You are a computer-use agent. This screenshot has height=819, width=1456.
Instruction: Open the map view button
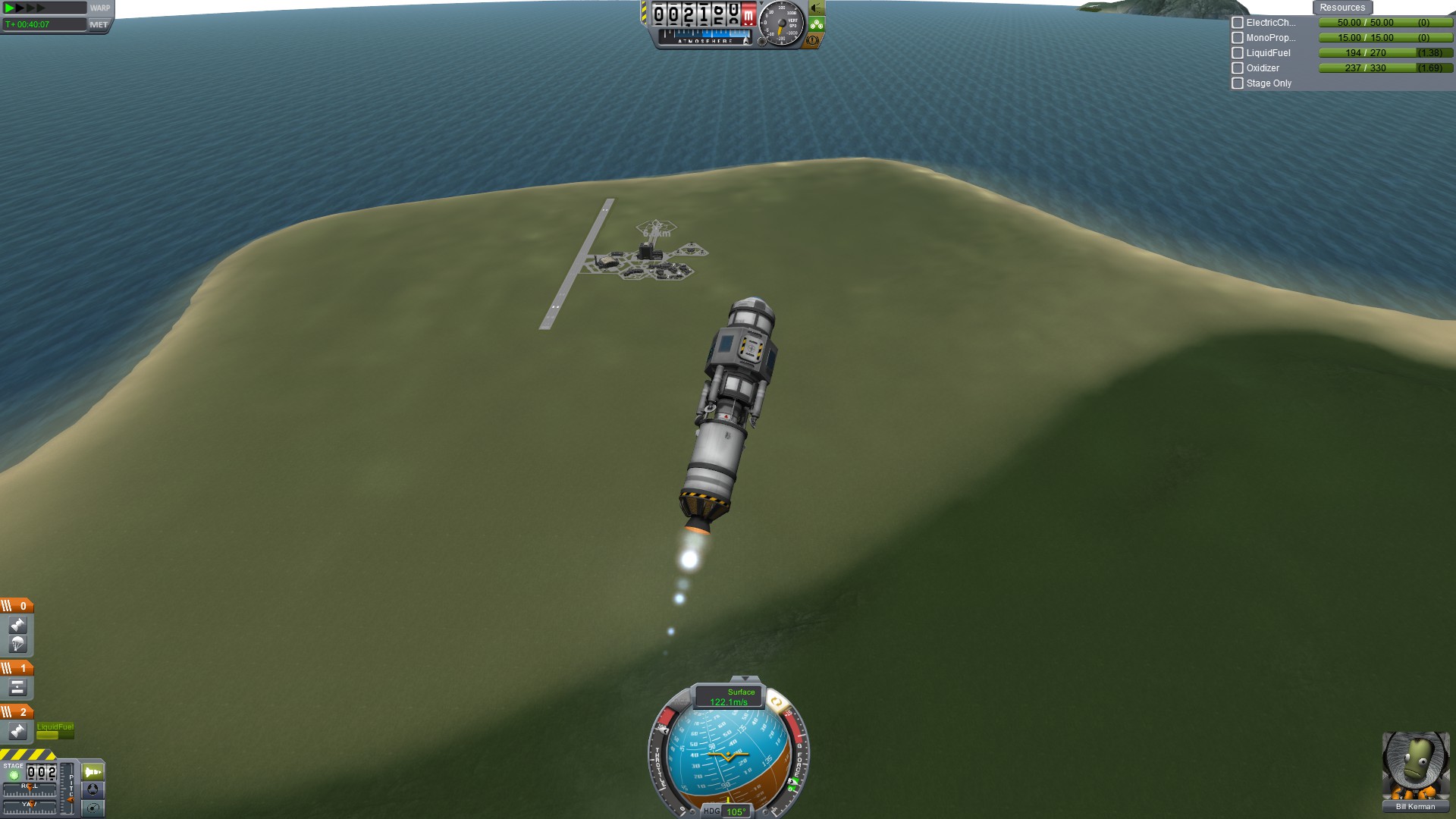(x=93, y=808)
